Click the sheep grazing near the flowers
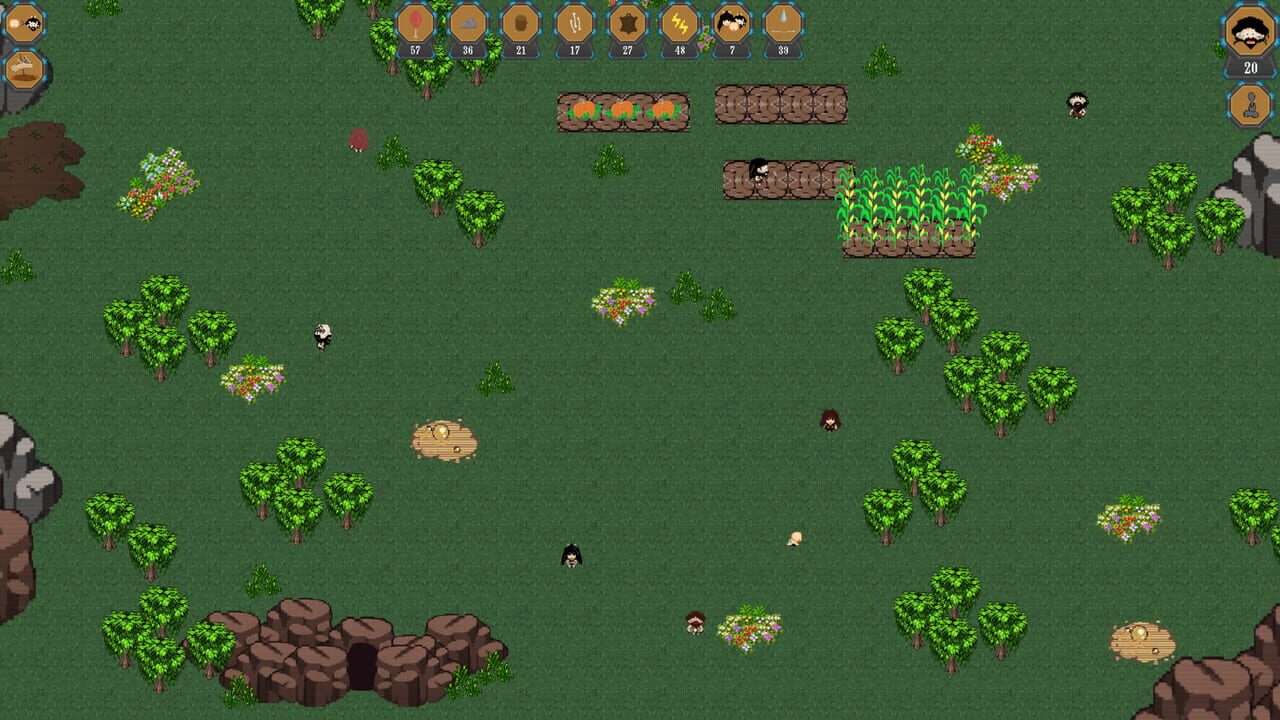1280x720 pixels. tap(322, 337)
